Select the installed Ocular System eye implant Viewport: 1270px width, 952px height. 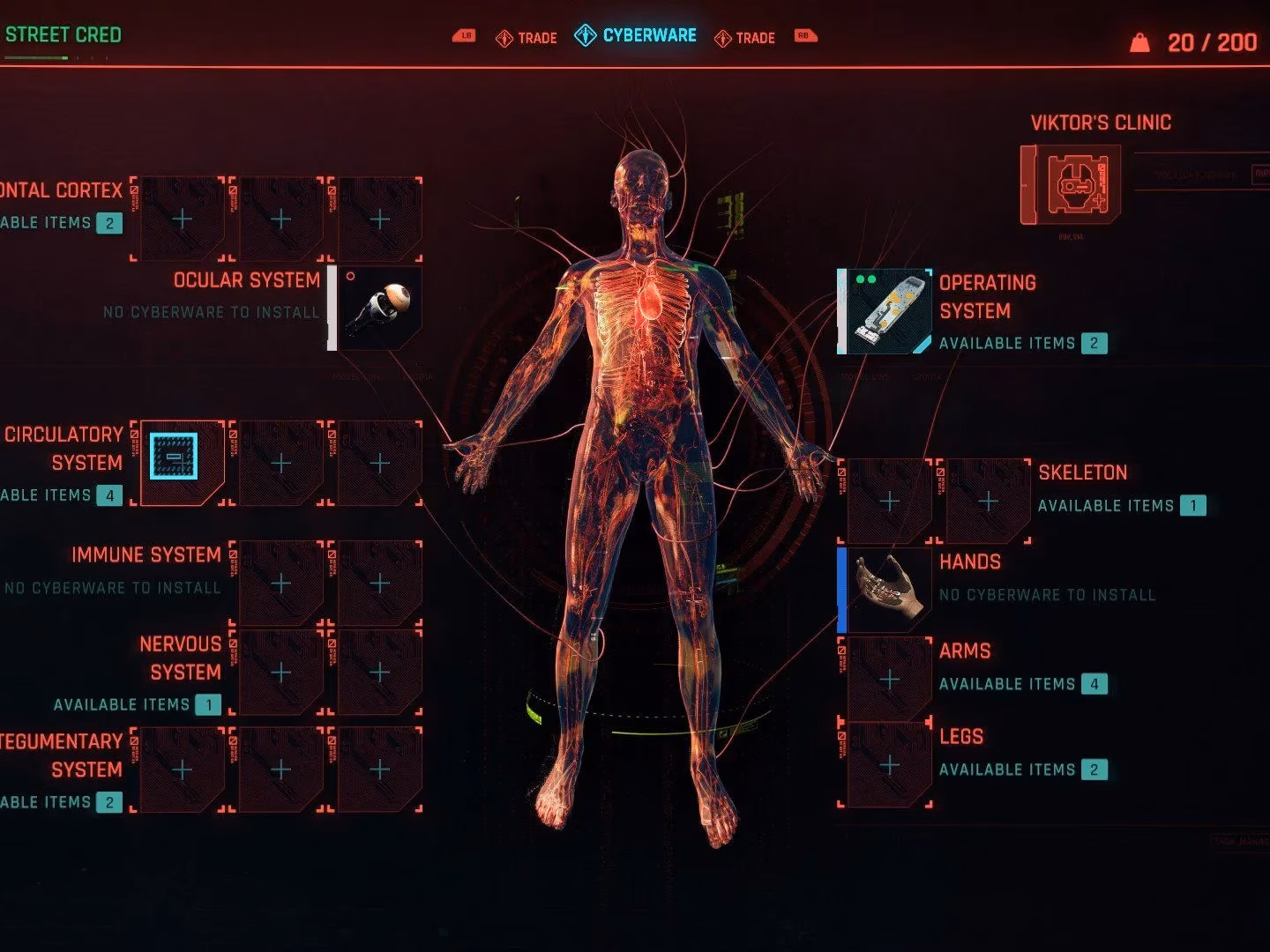377,309
